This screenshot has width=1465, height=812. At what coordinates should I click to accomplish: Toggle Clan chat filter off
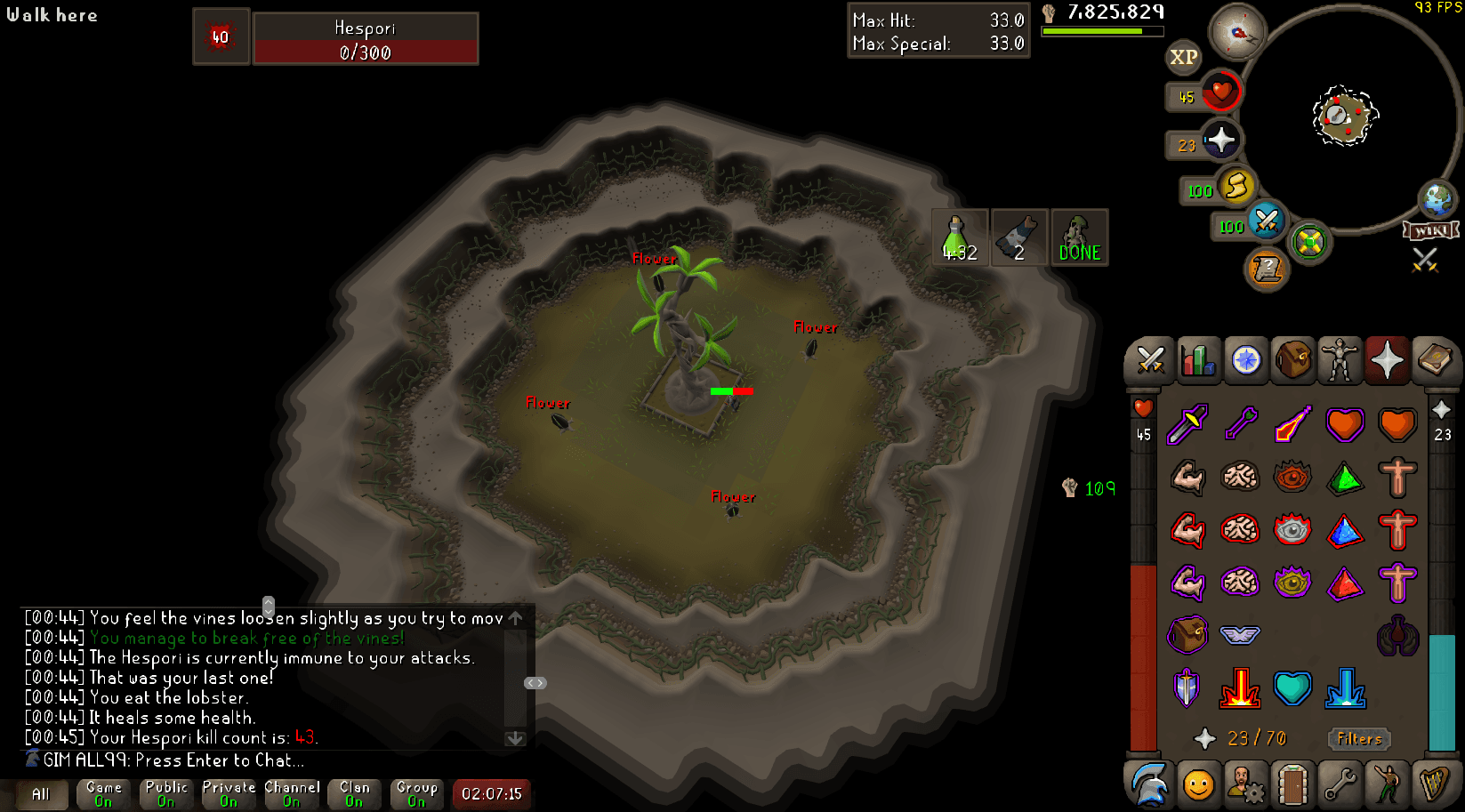point(353,793)
